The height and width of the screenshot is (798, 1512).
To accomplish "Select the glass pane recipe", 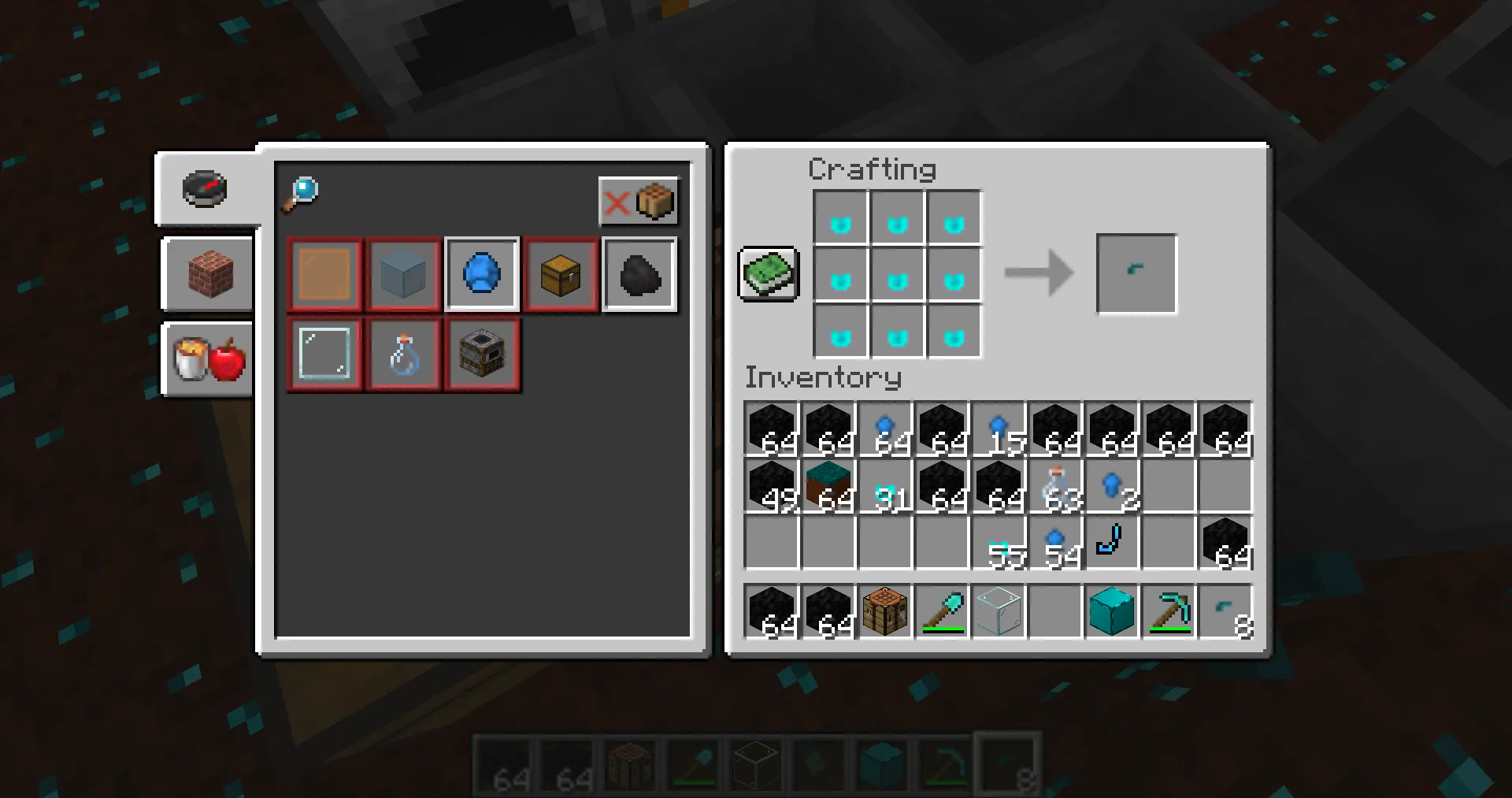I will point(324,354).
